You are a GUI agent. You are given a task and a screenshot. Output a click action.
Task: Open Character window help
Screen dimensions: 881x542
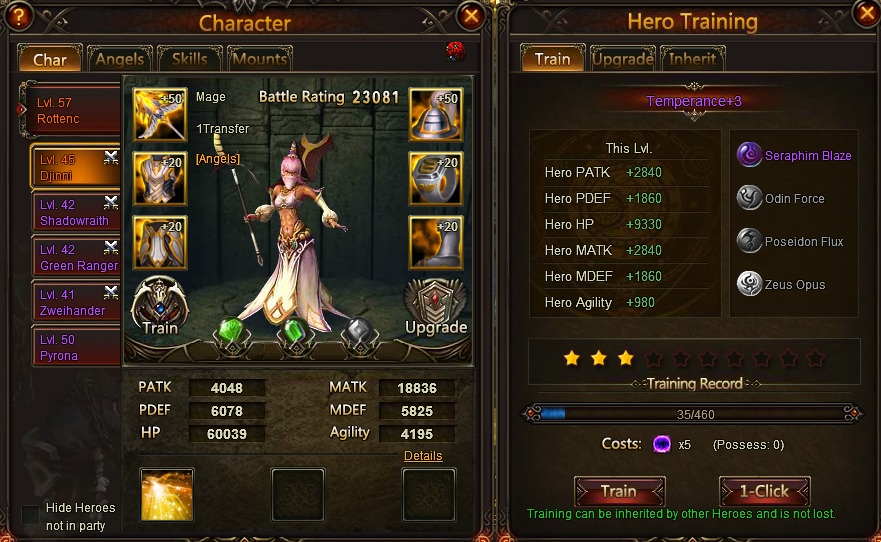pos(16,15)
